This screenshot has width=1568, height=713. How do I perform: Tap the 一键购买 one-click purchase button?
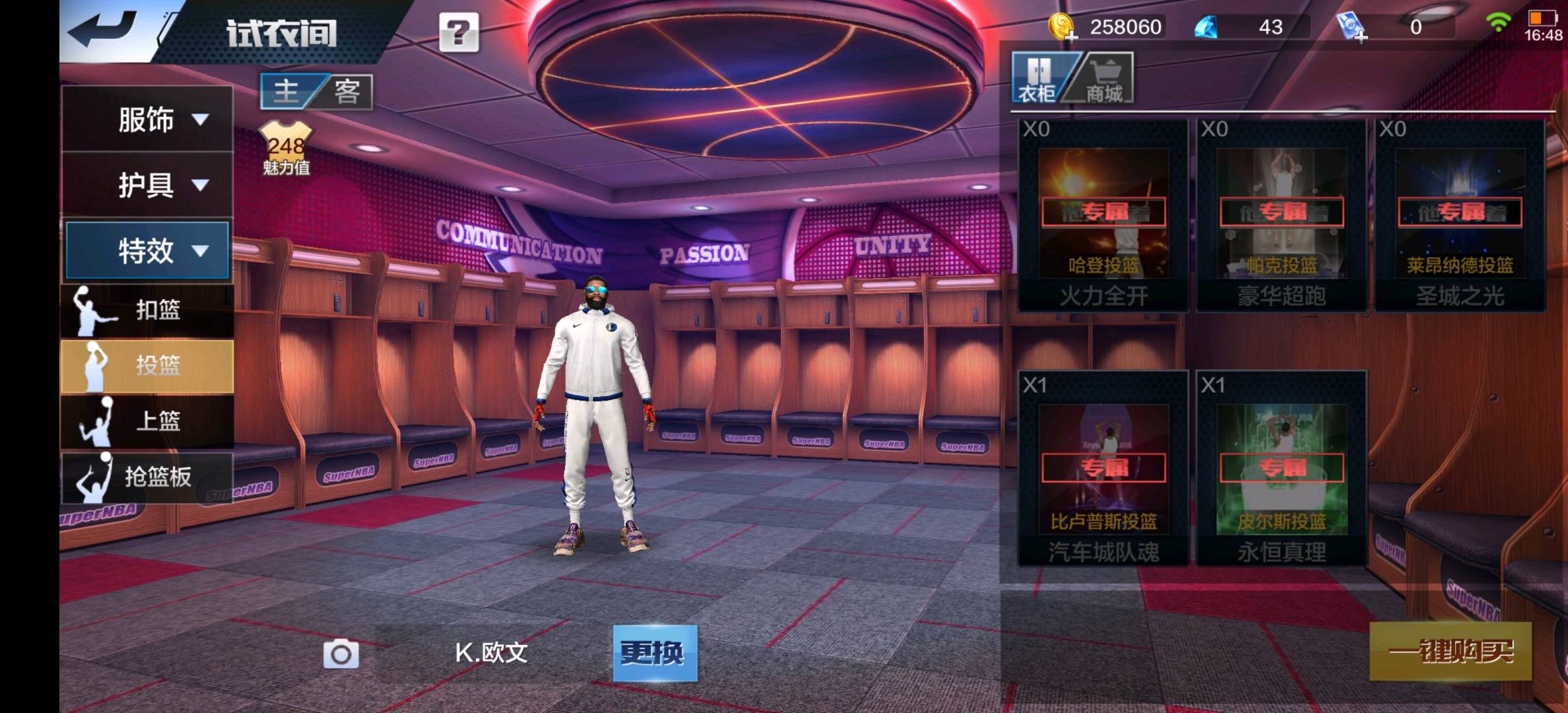(x=1450, y=652)
